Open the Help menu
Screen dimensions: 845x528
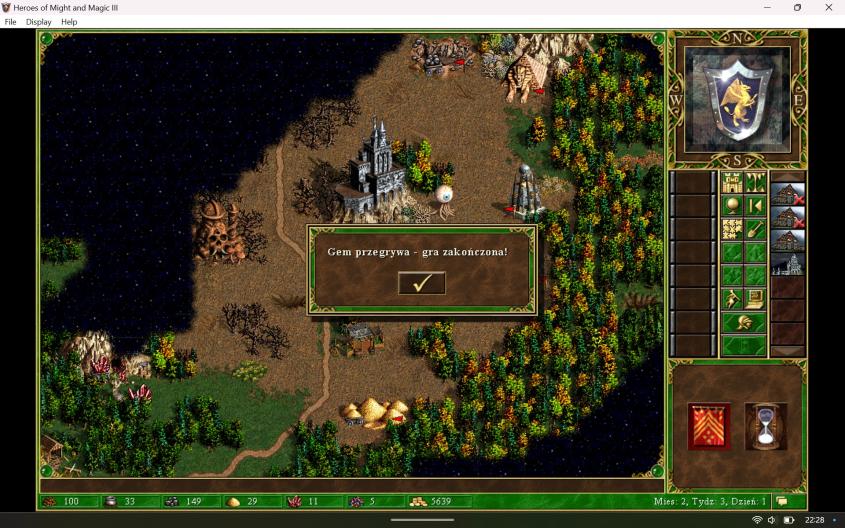69,22
